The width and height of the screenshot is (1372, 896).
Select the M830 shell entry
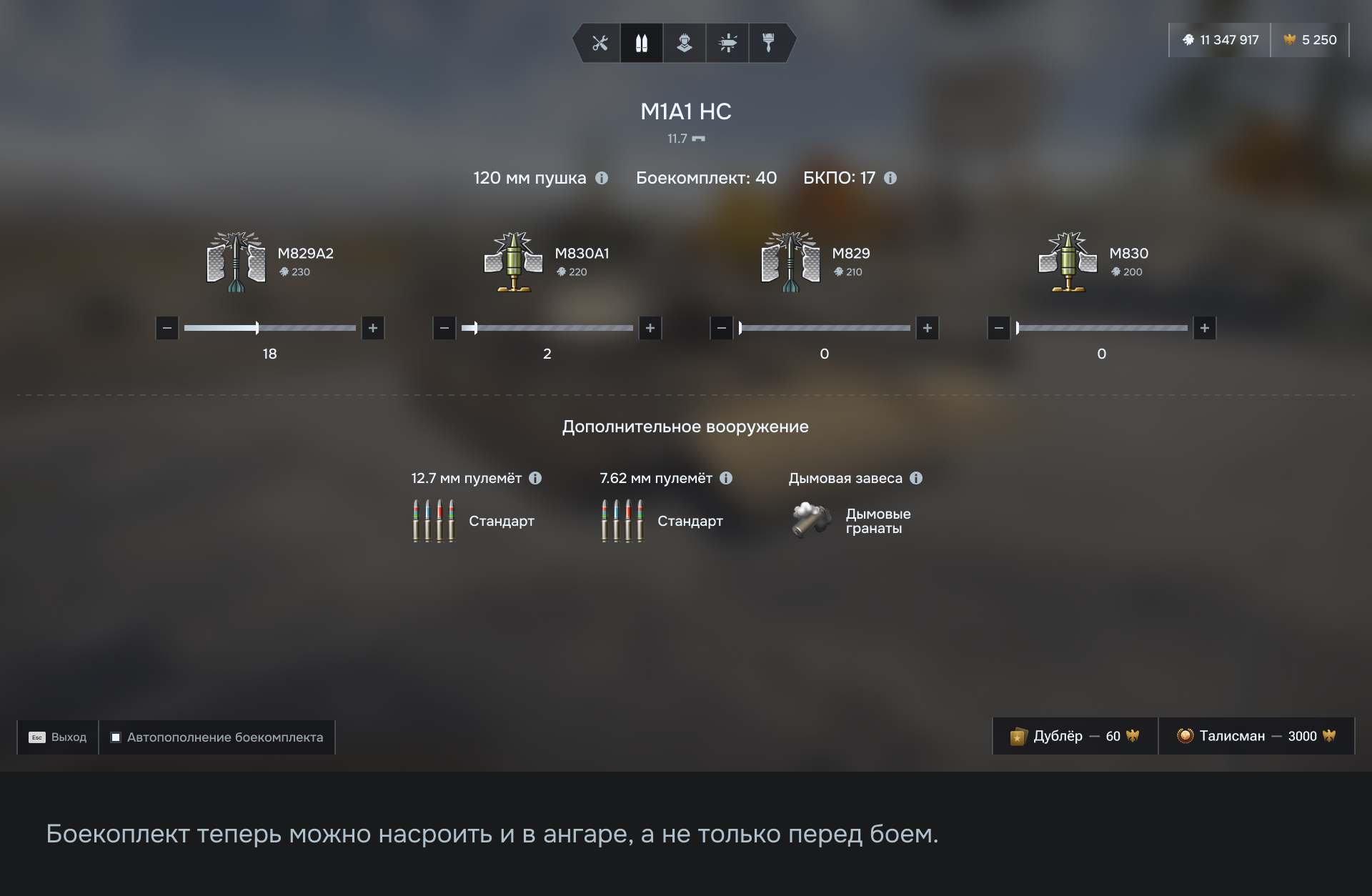point(1068,261)
